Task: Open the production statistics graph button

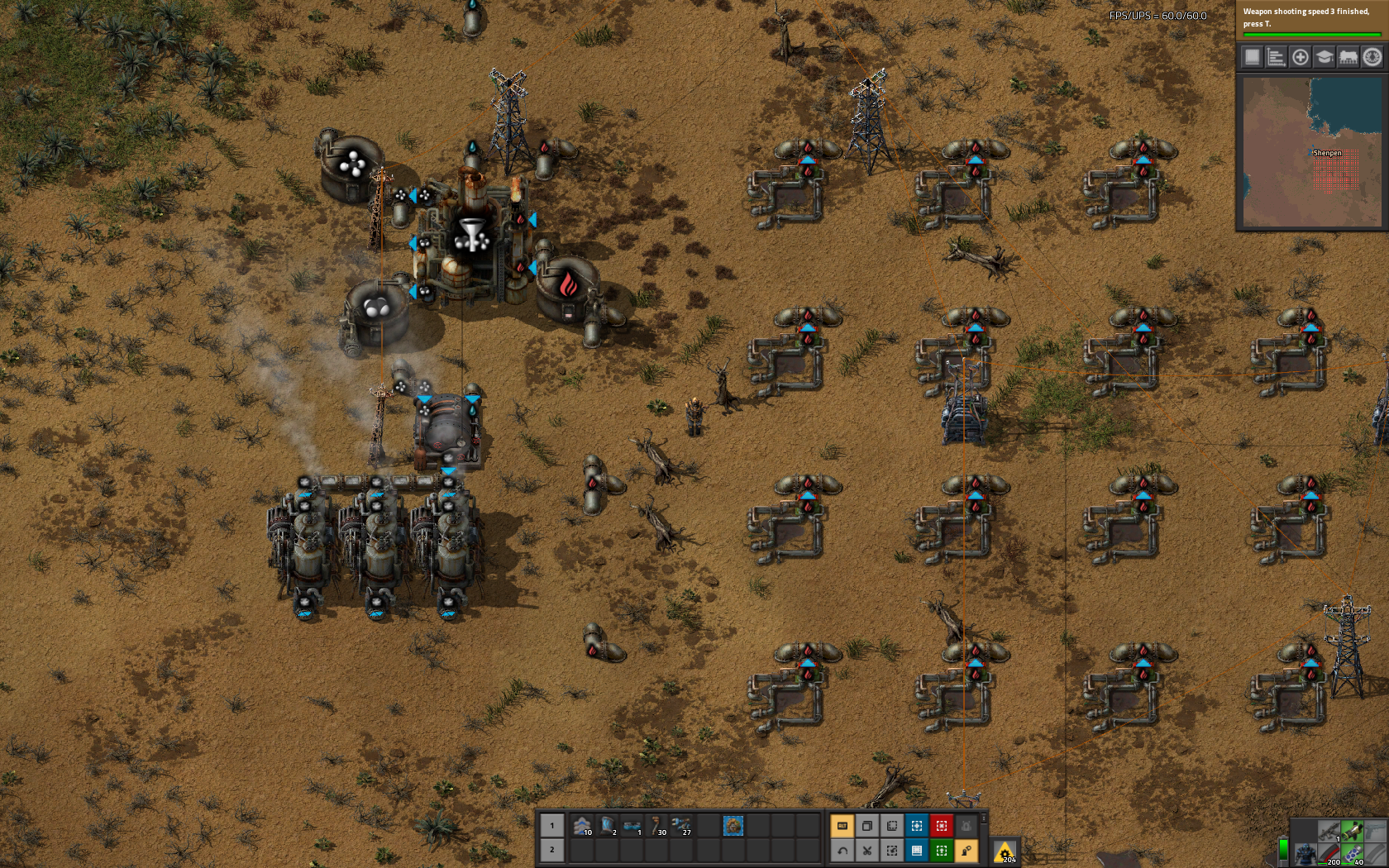Action: [x=1276, y=57]
